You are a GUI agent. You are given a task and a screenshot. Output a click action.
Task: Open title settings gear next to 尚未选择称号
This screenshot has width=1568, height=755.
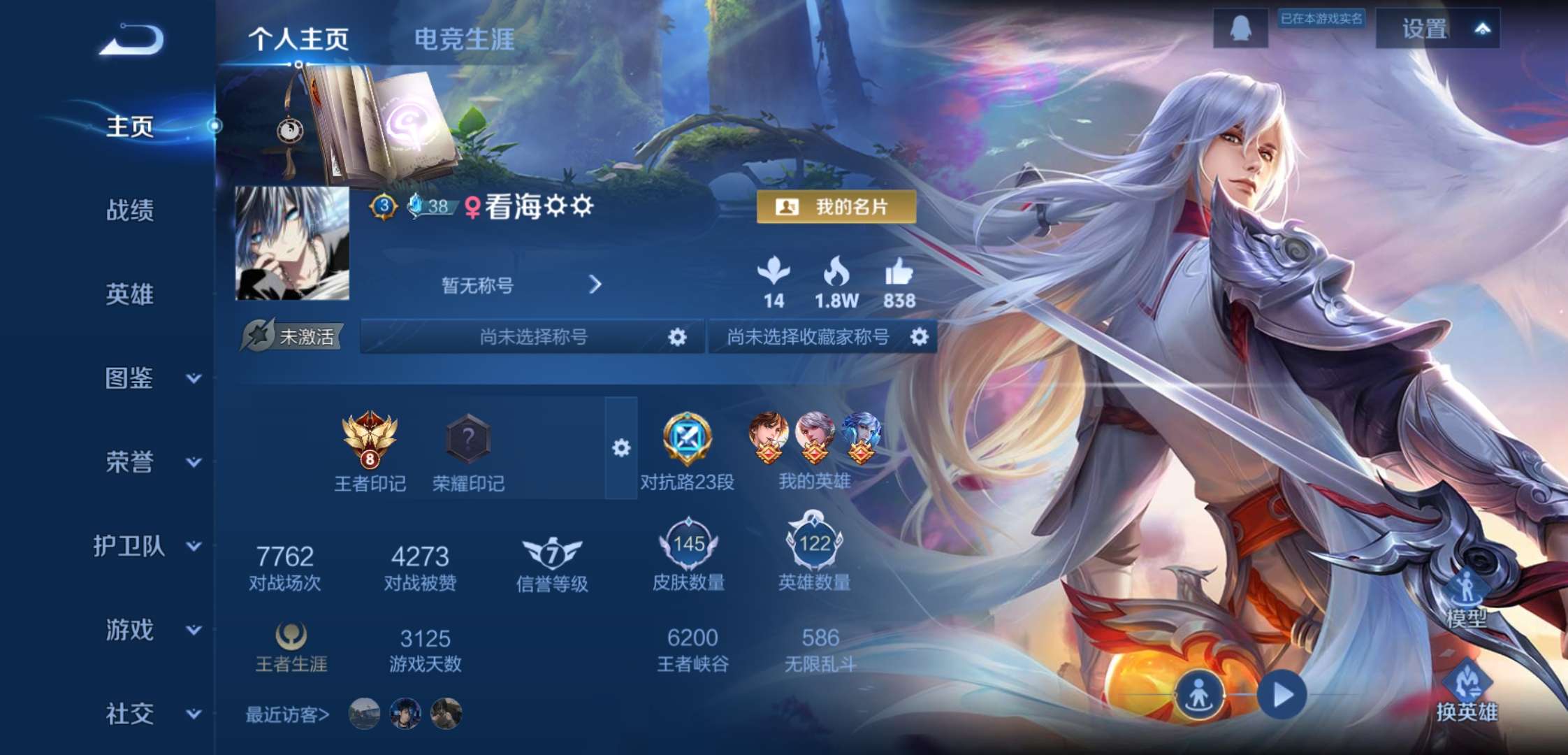tap(676, 336)
